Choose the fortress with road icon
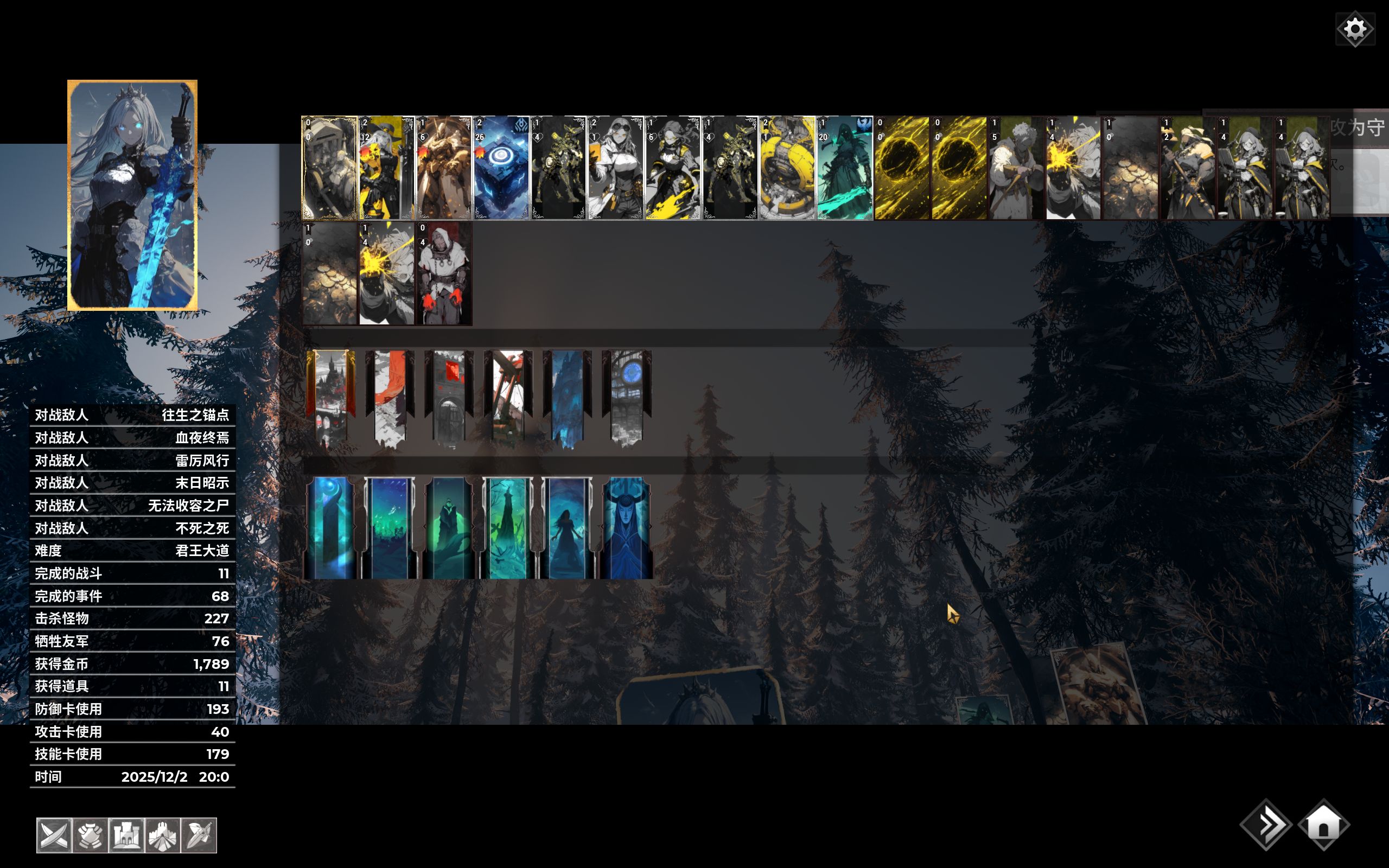The image size is (1389, 868). pos(163,835)
